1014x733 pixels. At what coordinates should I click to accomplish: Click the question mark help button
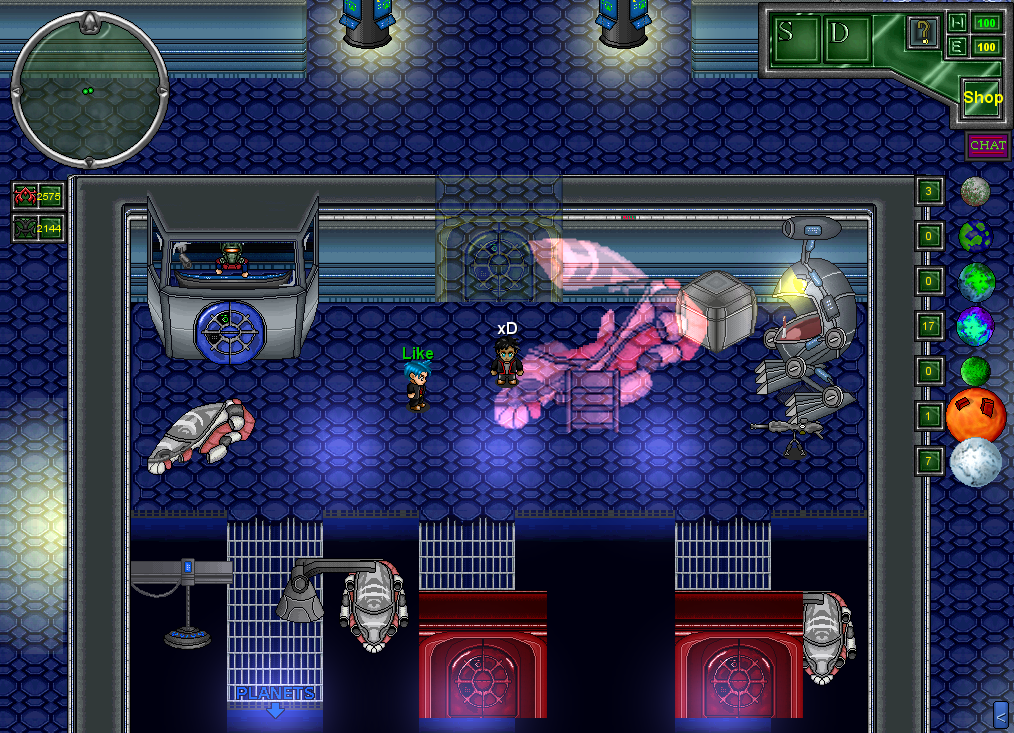pos(922,32)
